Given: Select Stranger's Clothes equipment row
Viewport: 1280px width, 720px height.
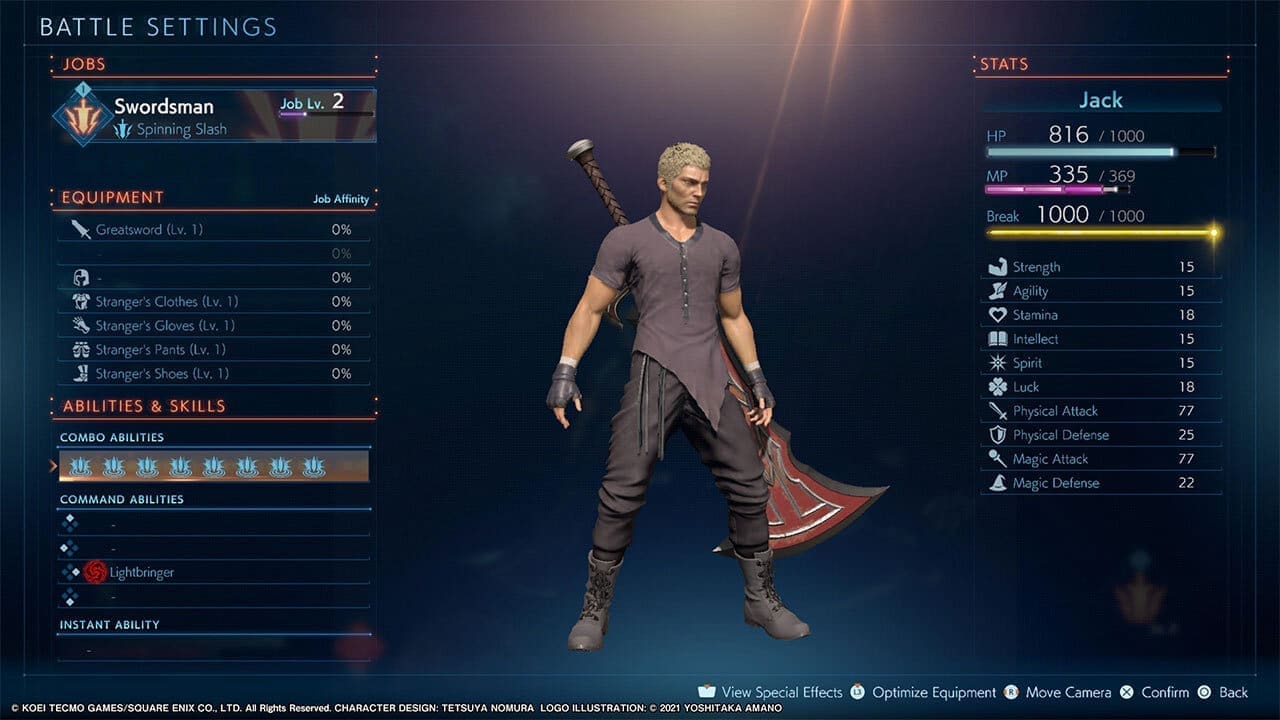Looking at the screenshot, I should [213, 302].
